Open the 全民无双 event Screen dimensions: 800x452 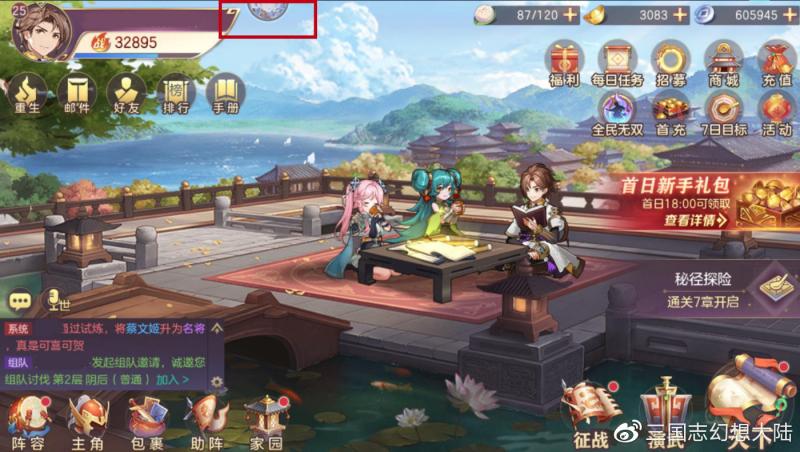[x=616, y=112]
